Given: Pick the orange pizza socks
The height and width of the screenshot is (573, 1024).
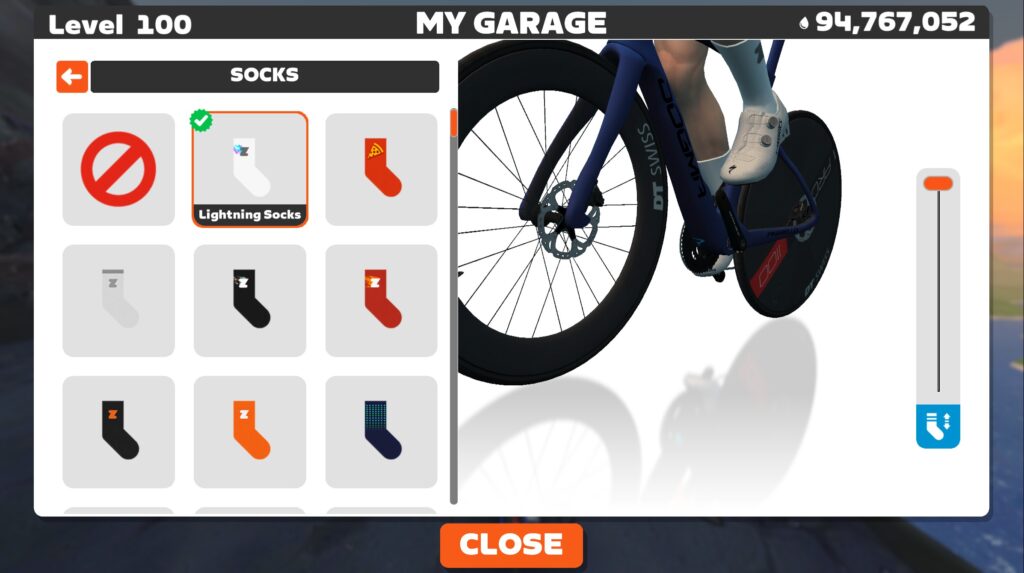Looking at the screenshot, I should point(381,169).
